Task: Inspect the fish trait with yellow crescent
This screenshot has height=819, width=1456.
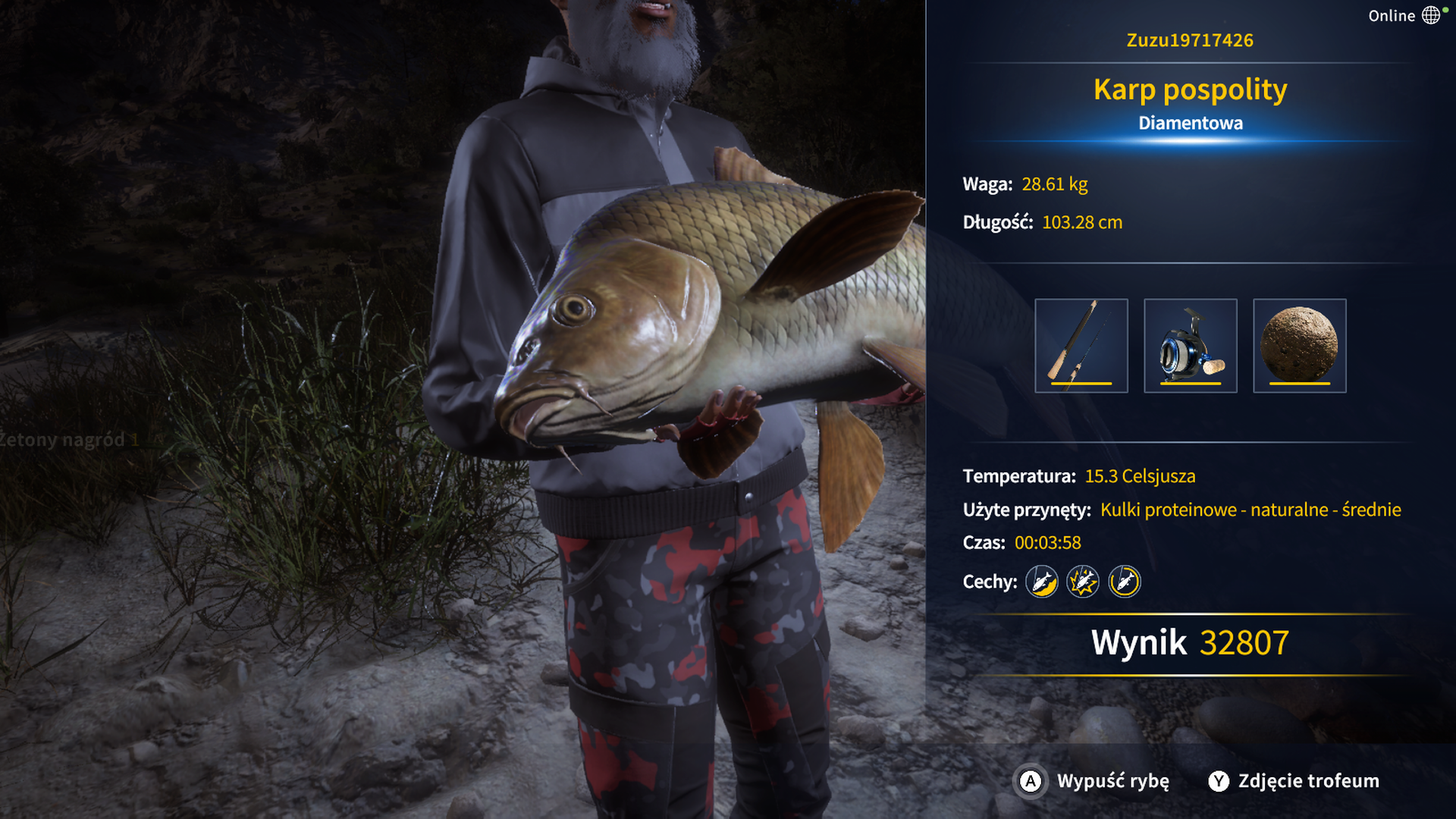Action: coord(1042,582)
